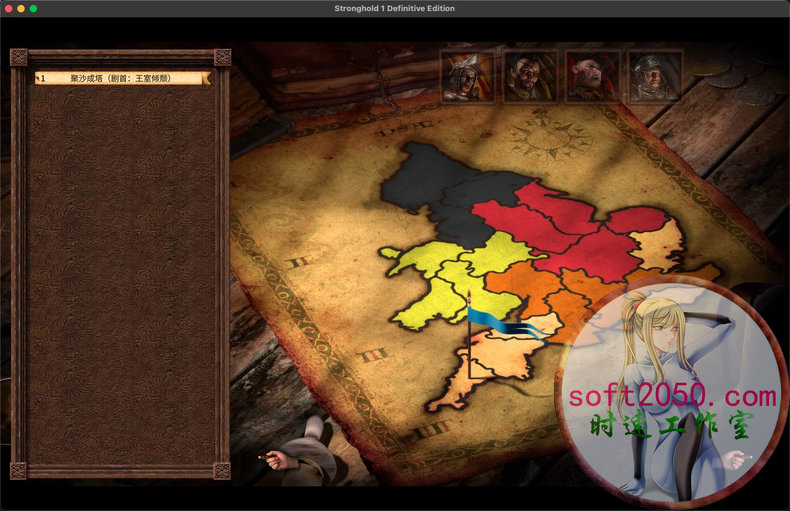790x511 pixels.
Task: Click the Rat portrait on the orange banner
Action: (x=468, y=77)
